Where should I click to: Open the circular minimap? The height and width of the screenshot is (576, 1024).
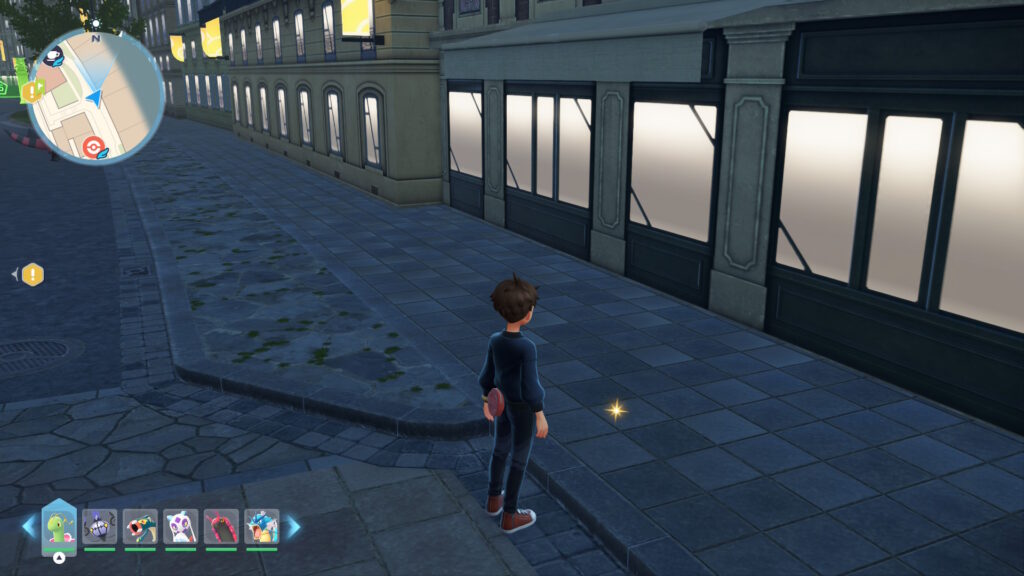(95, 96)
